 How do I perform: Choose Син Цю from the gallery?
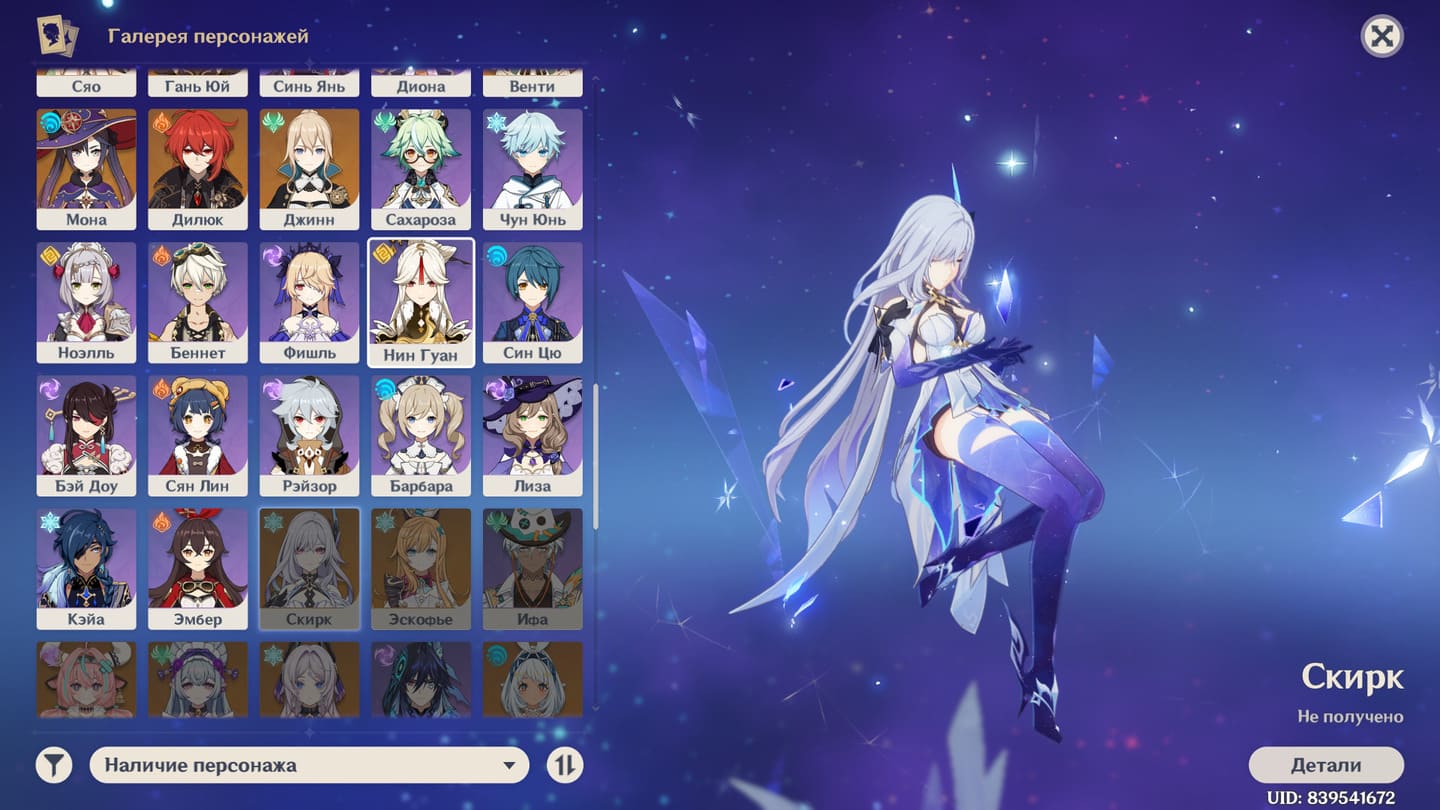tap(533, 301)
